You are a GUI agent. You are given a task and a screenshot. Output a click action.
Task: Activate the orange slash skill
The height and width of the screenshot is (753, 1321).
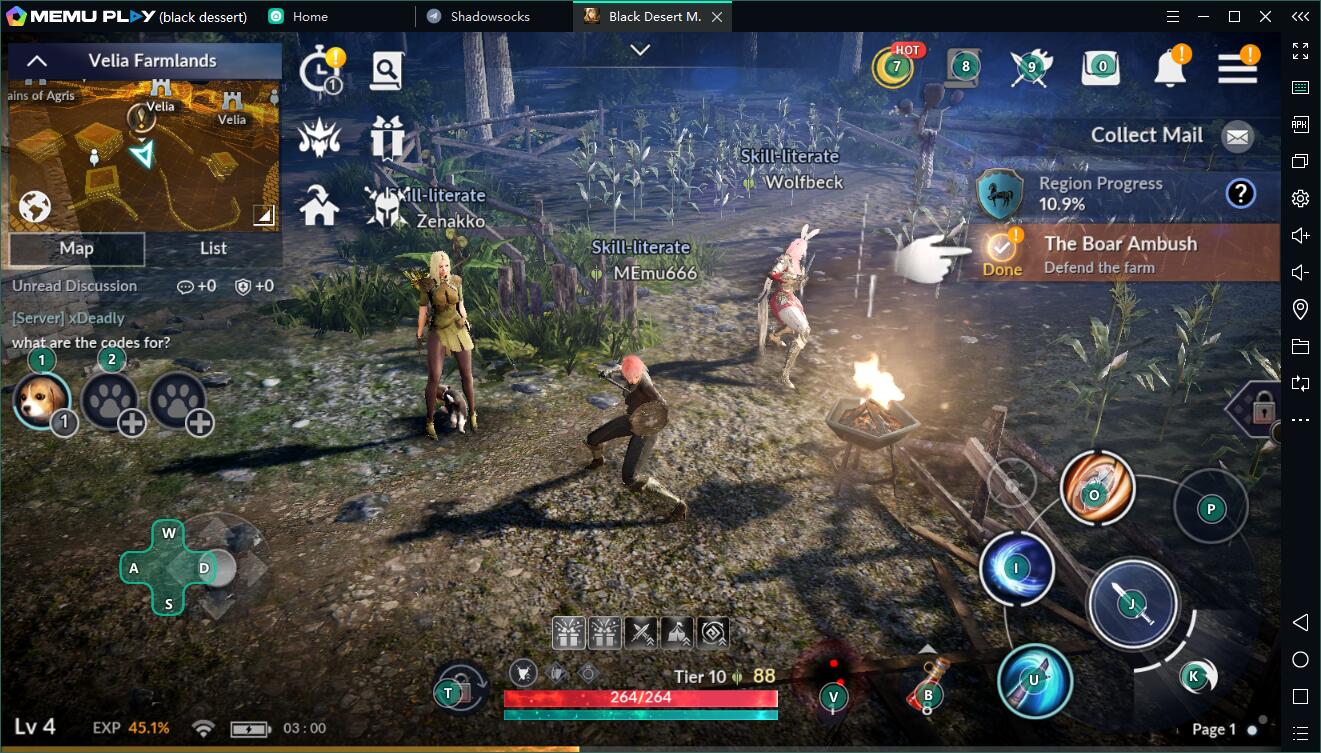1097,489
